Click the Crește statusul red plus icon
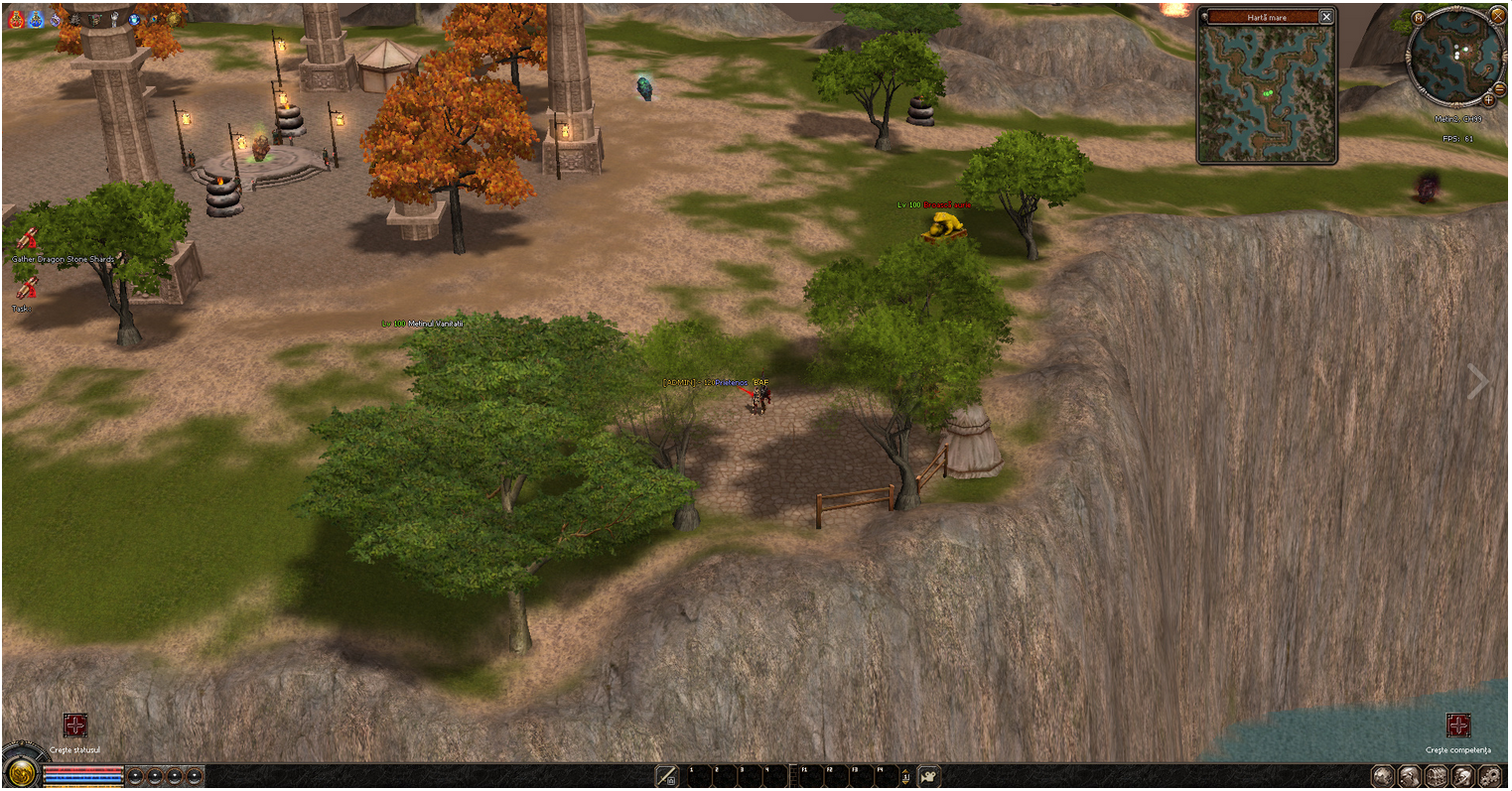This screenshot has width=1512, height=791. coord(75,725)
